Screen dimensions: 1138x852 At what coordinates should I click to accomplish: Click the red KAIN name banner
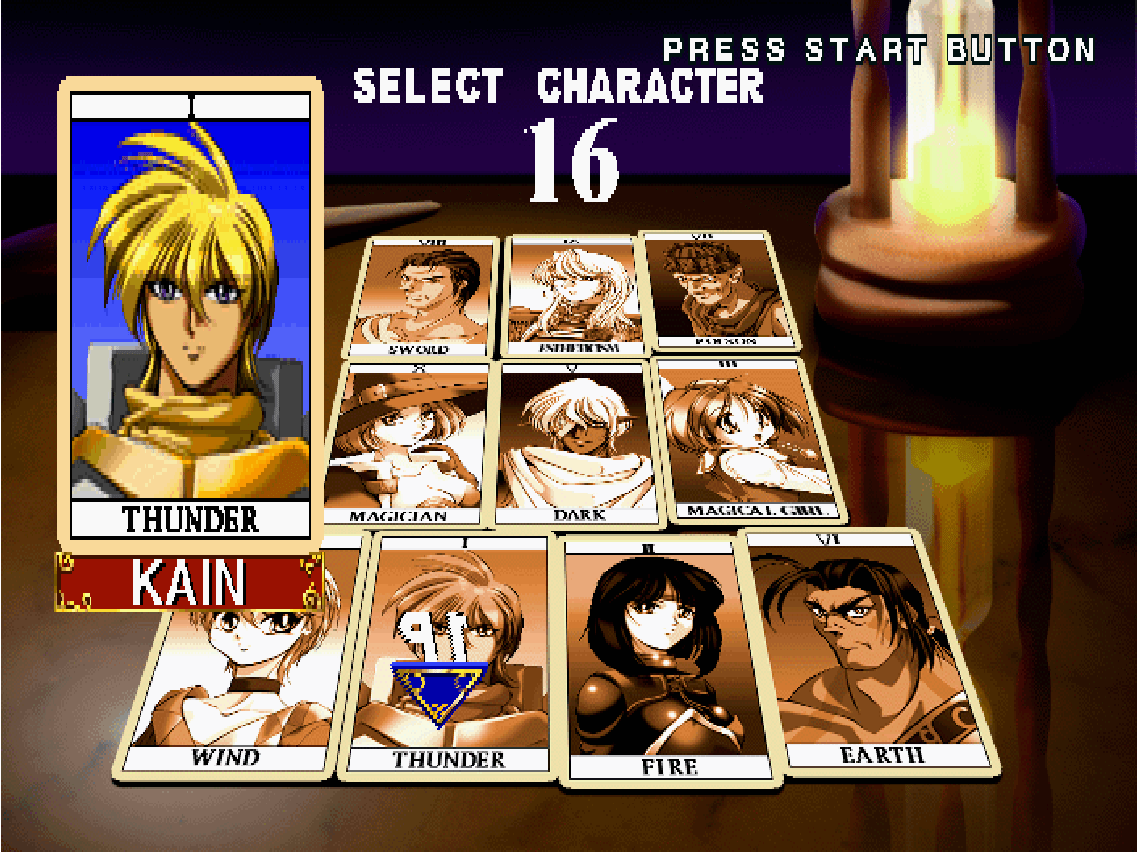[x=188, y=582]
